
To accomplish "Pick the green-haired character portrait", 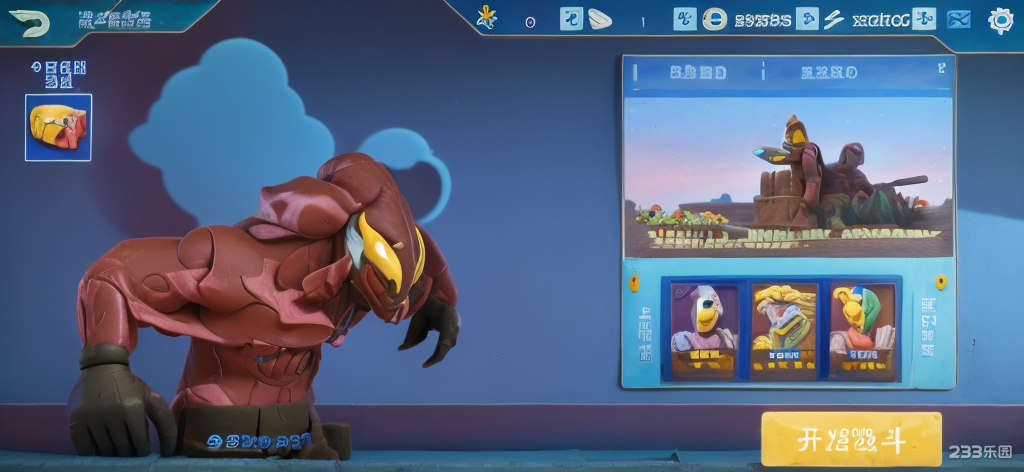I will 862,330.
